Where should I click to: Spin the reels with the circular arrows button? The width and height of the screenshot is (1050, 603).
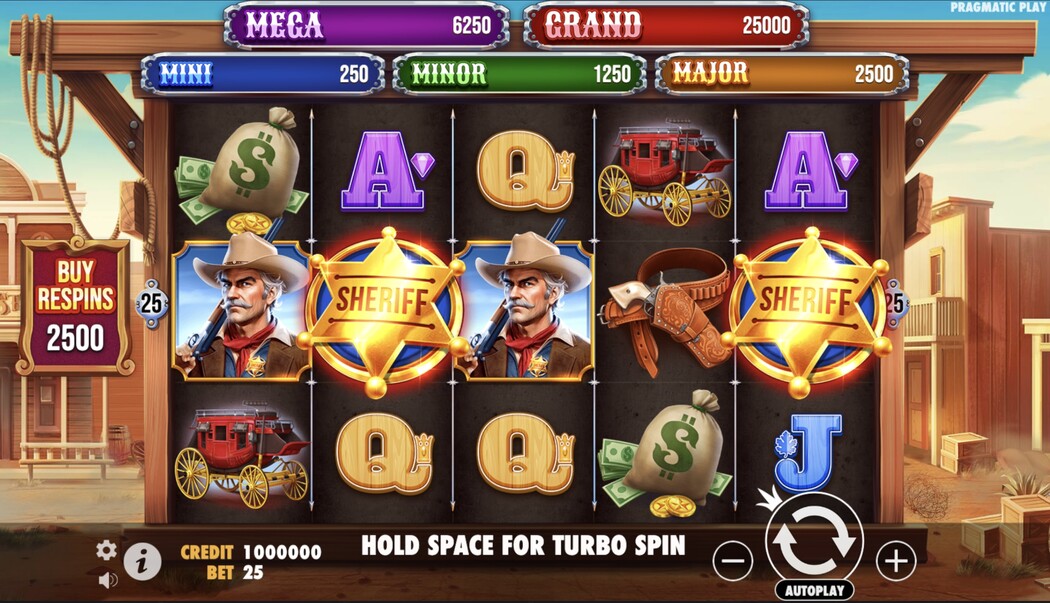[x=813, y=539]
